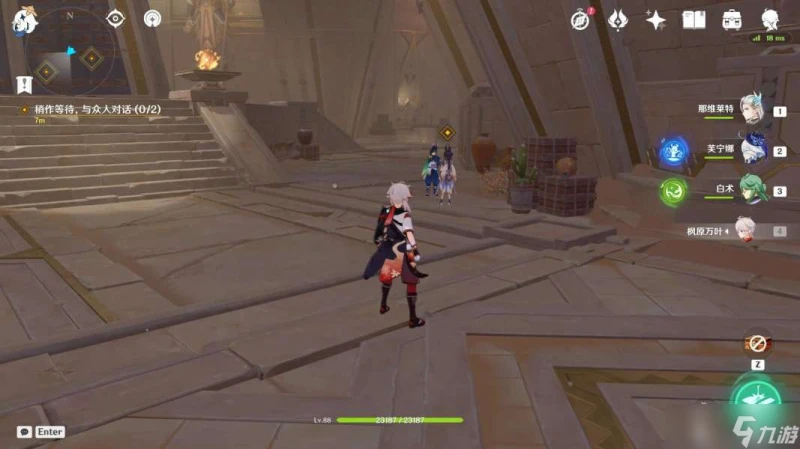Trigger 白术's green elemental burst icon
Screen dimensions: 800x449
coord(672,191)
